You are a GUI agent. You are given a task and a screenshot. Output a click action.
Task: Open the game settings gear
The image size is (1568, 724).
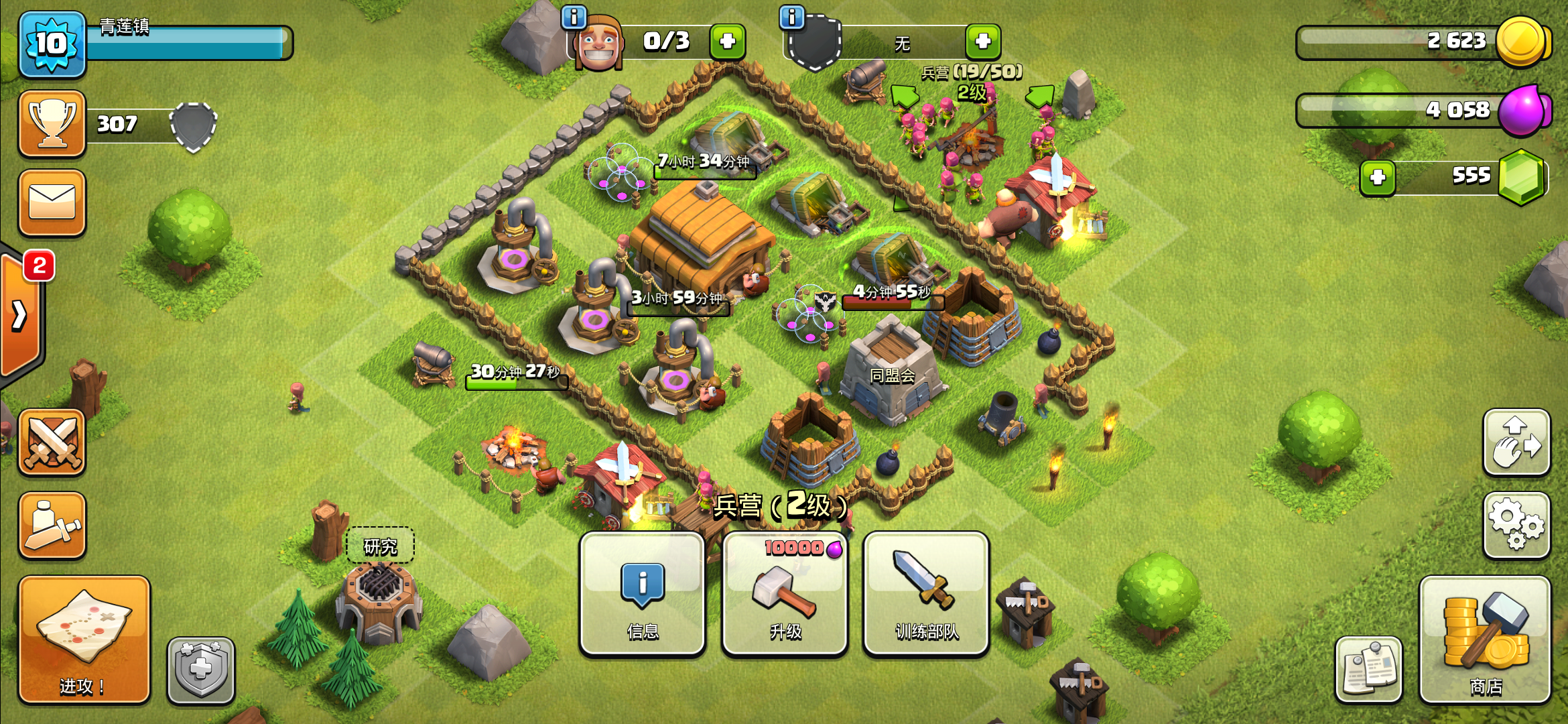(x=1516, y=526)
